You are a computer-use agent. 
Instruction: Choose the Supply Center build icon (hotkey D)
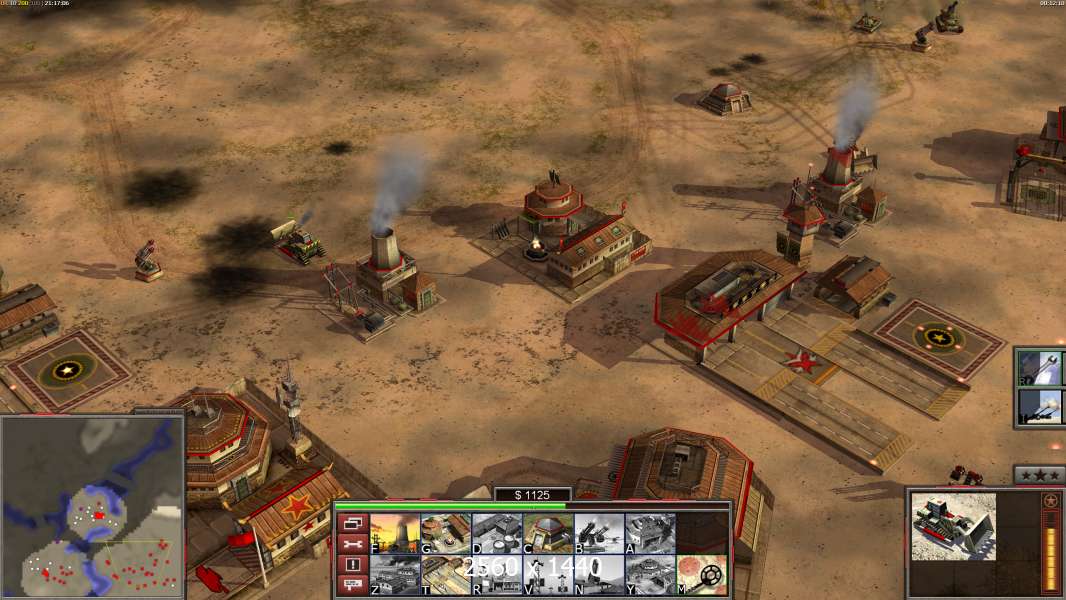497,534
